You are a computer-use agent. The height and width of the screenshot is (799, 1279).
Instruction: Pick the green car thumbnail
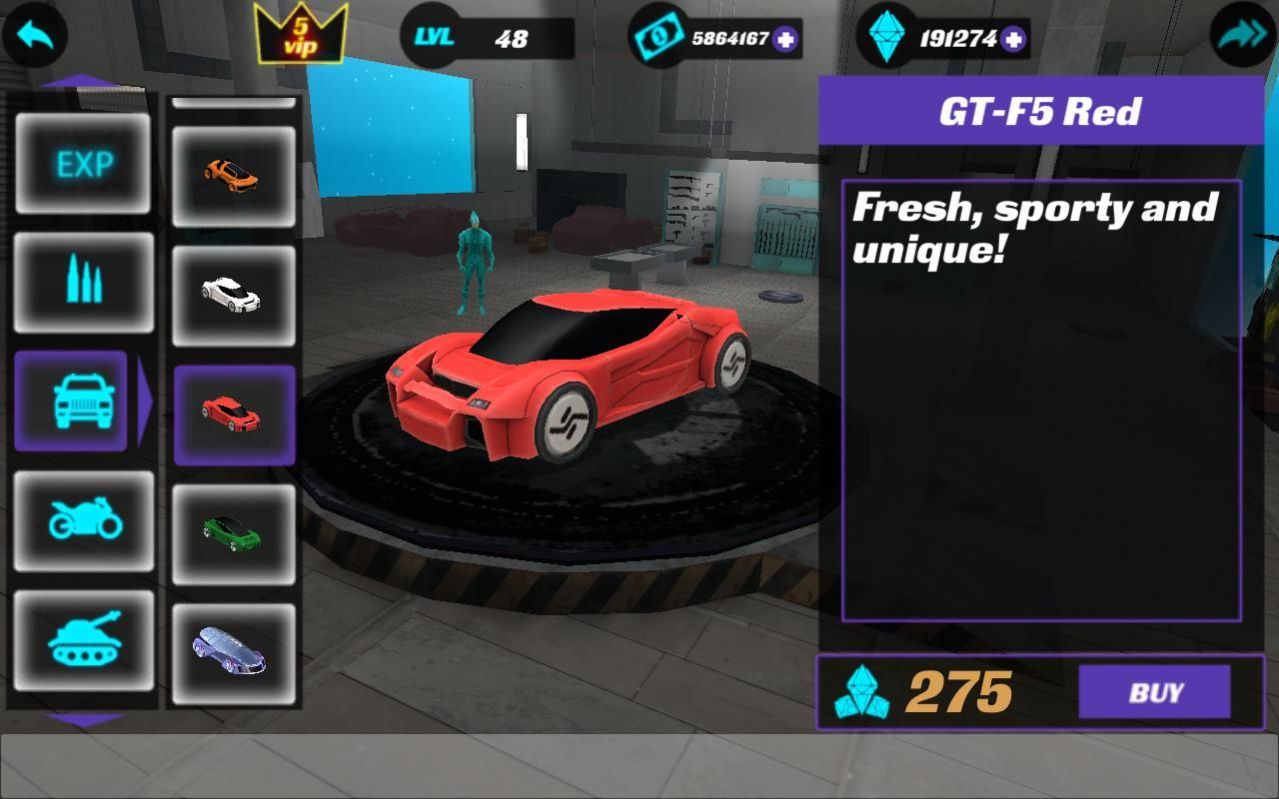(x=233, y=534)
